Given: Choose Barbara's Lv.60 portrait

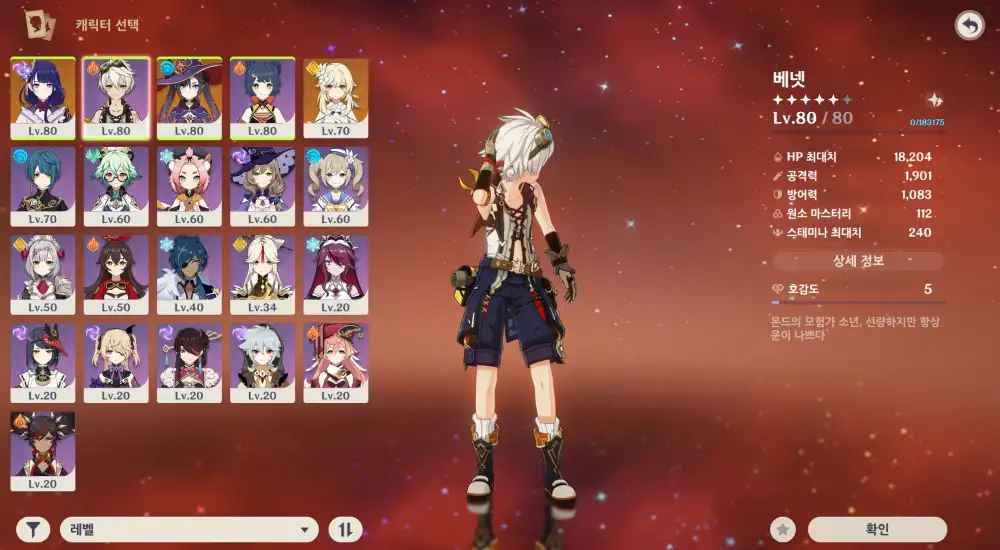Looking at the screenshot, I should pyautogui.click(x=336, y=185).
